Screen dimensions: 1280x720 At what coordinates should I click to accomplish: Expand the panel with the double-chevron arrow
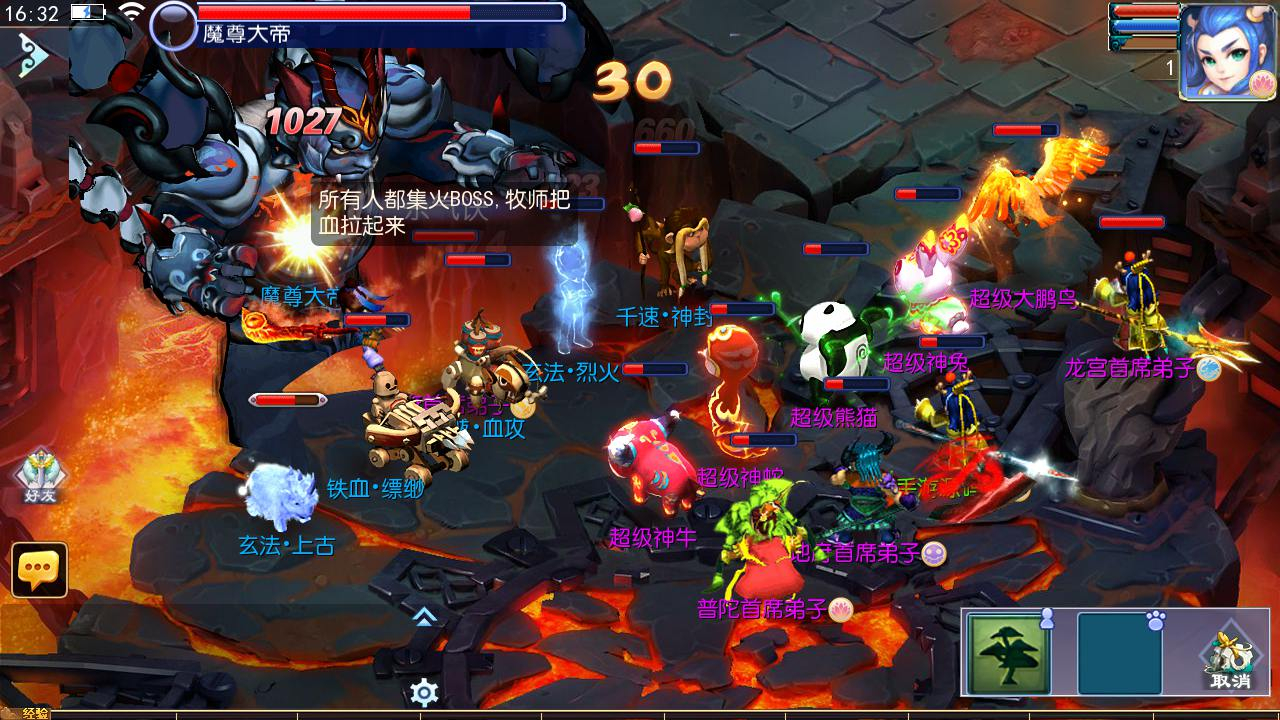[424, 616]
